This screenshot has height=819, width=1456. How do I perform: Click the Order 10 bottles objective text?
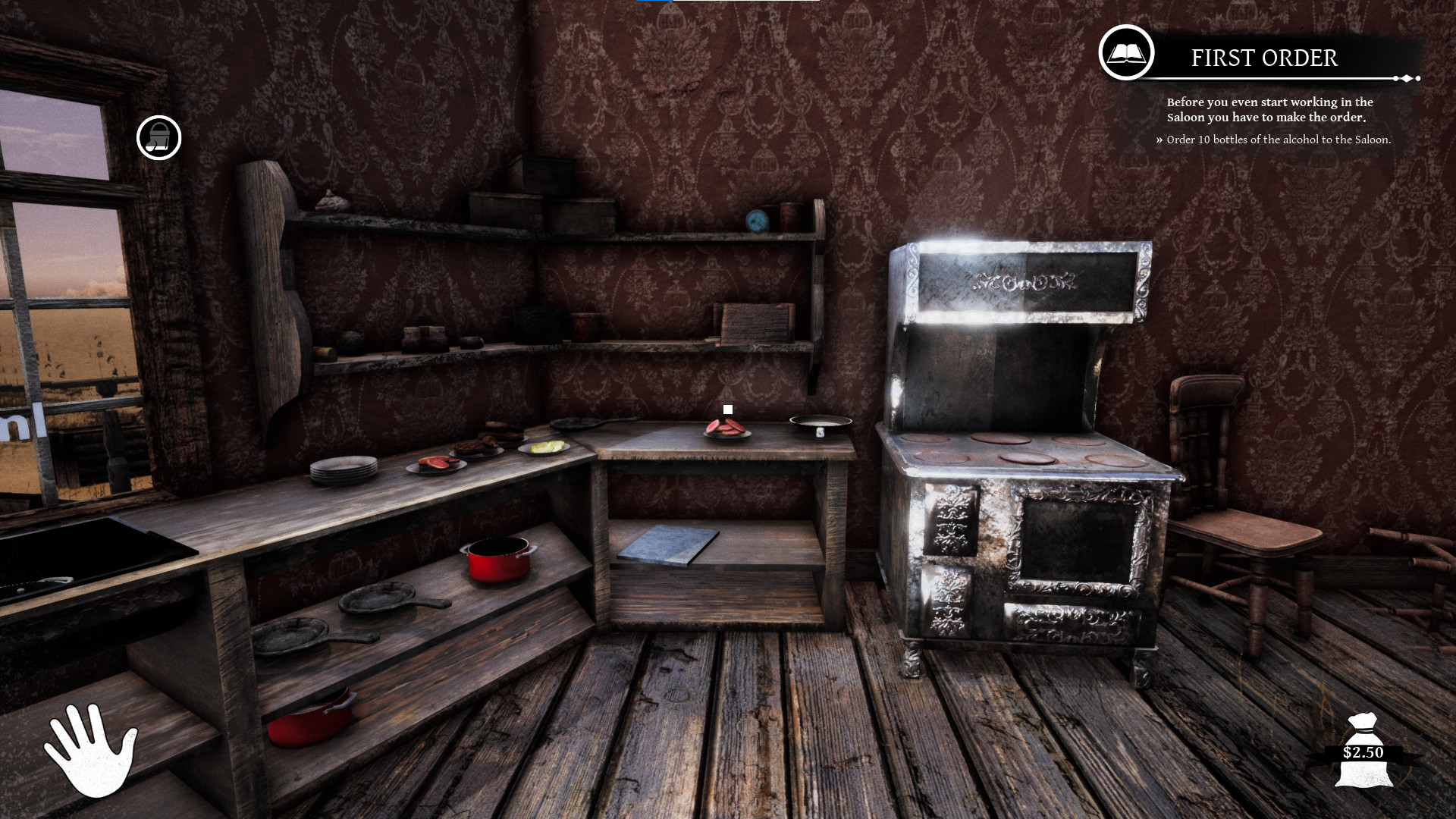pos(1278,139)
